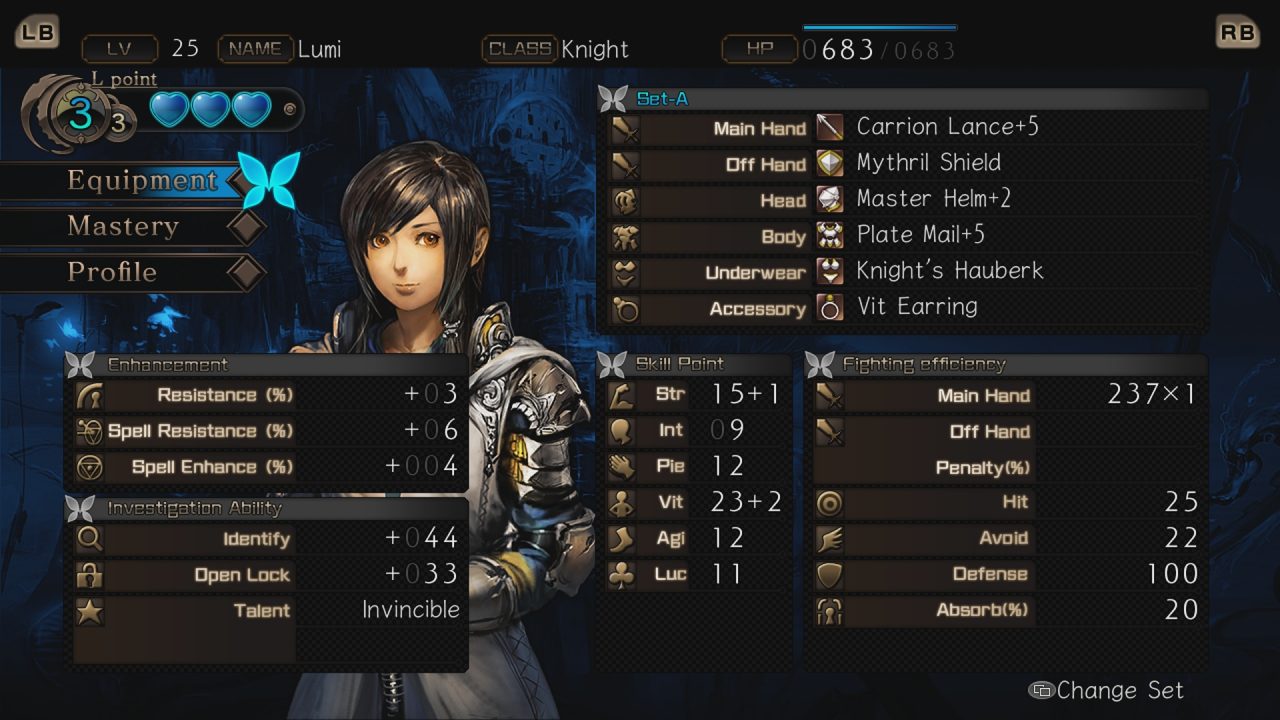Screen dimensions: 1280x720
Task: Select the Open Lock padlock icon
Action: (88, 573)
